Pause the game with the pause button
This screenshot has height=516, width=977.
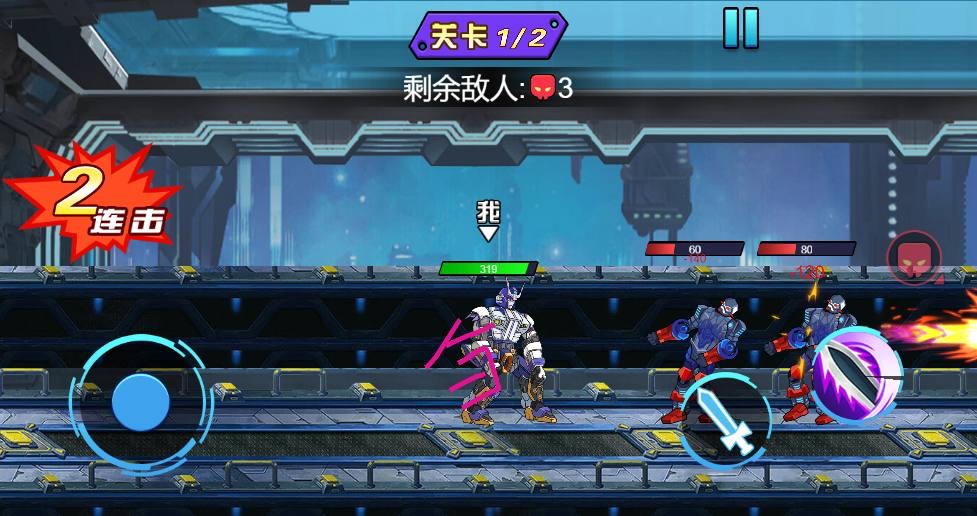coord(741,27)
